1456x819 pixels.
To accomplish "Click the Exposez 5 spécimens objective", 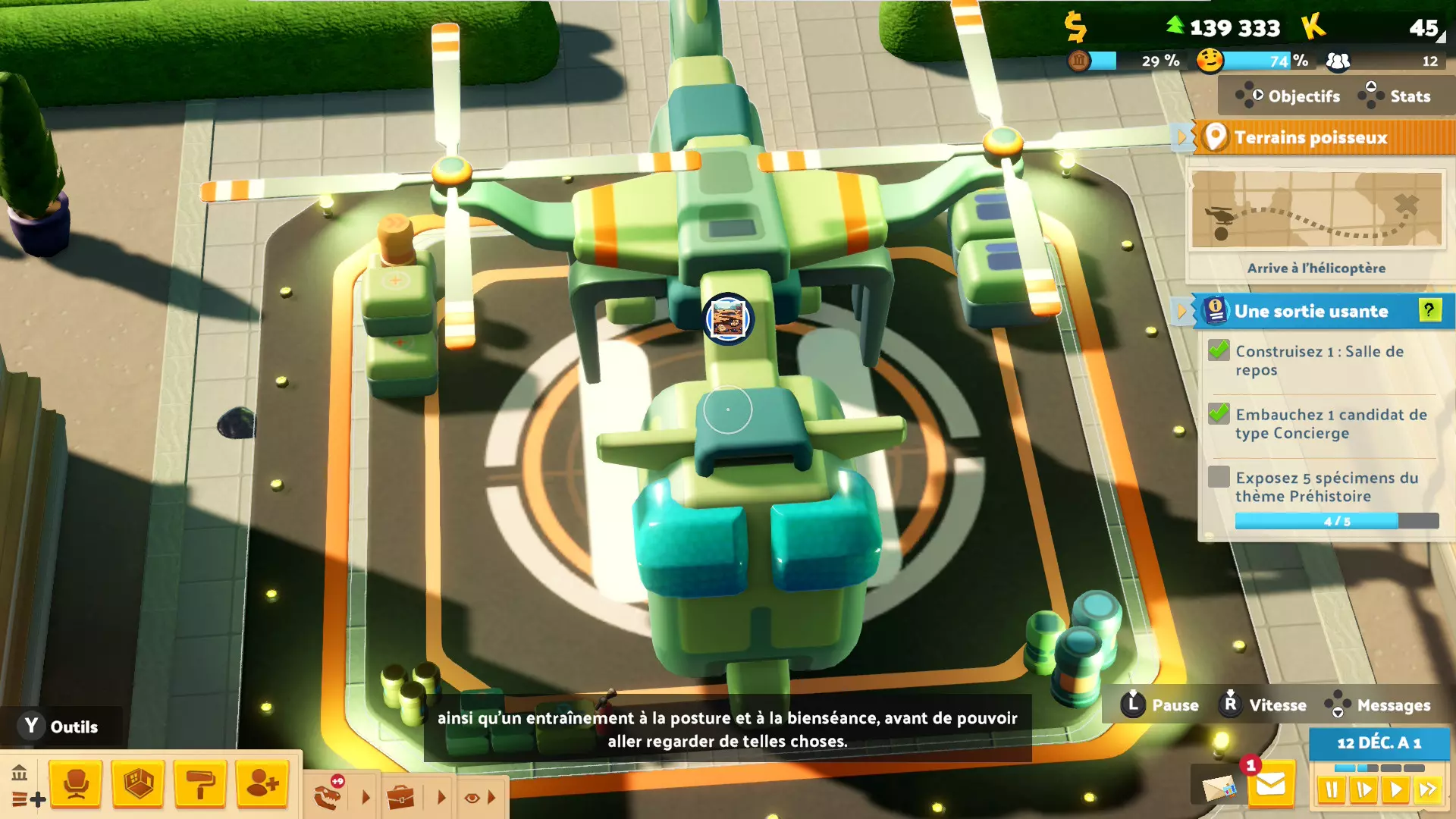I will tap(1326, 487).
